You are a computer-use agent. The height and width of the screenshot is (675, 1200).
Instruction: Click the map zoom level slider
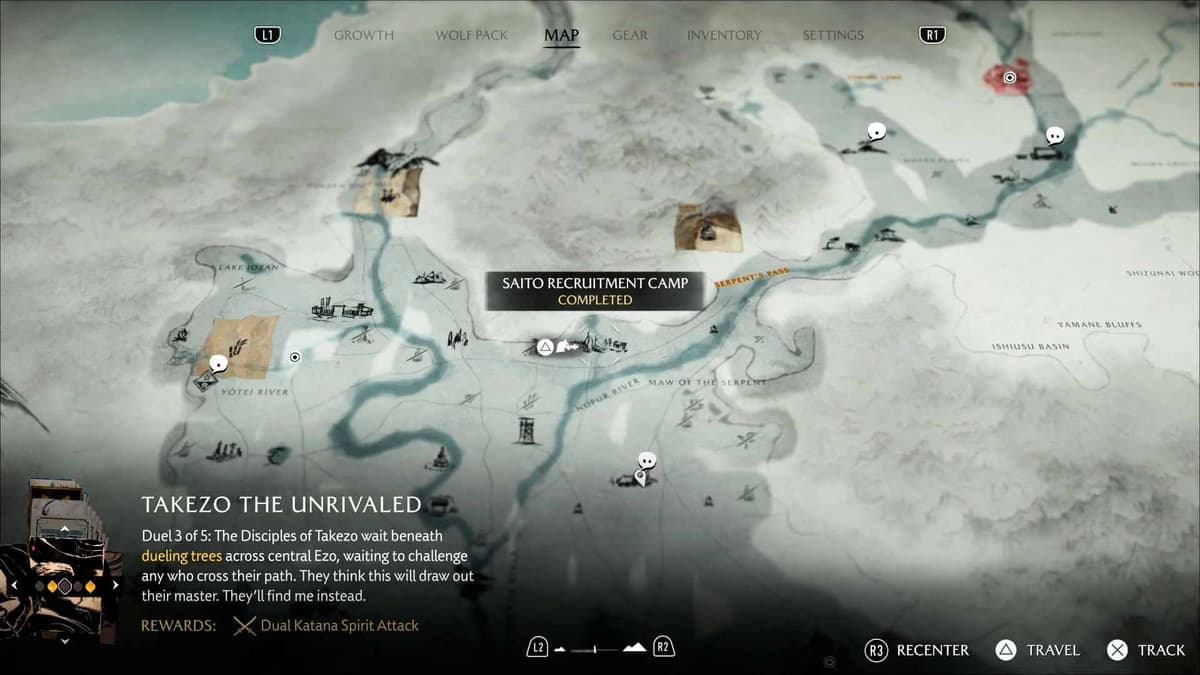point(600,649)
